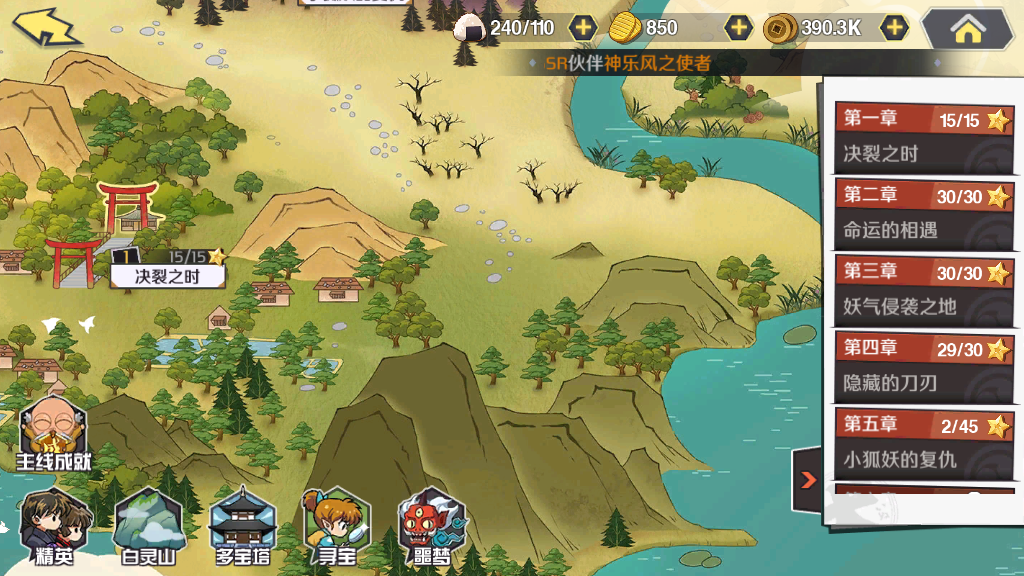Image resolution: width=1024 pixels, height=576 pixels.
Task: Open the 精英 elite mode
Action: pyautogui.click(x=52, y=527)
